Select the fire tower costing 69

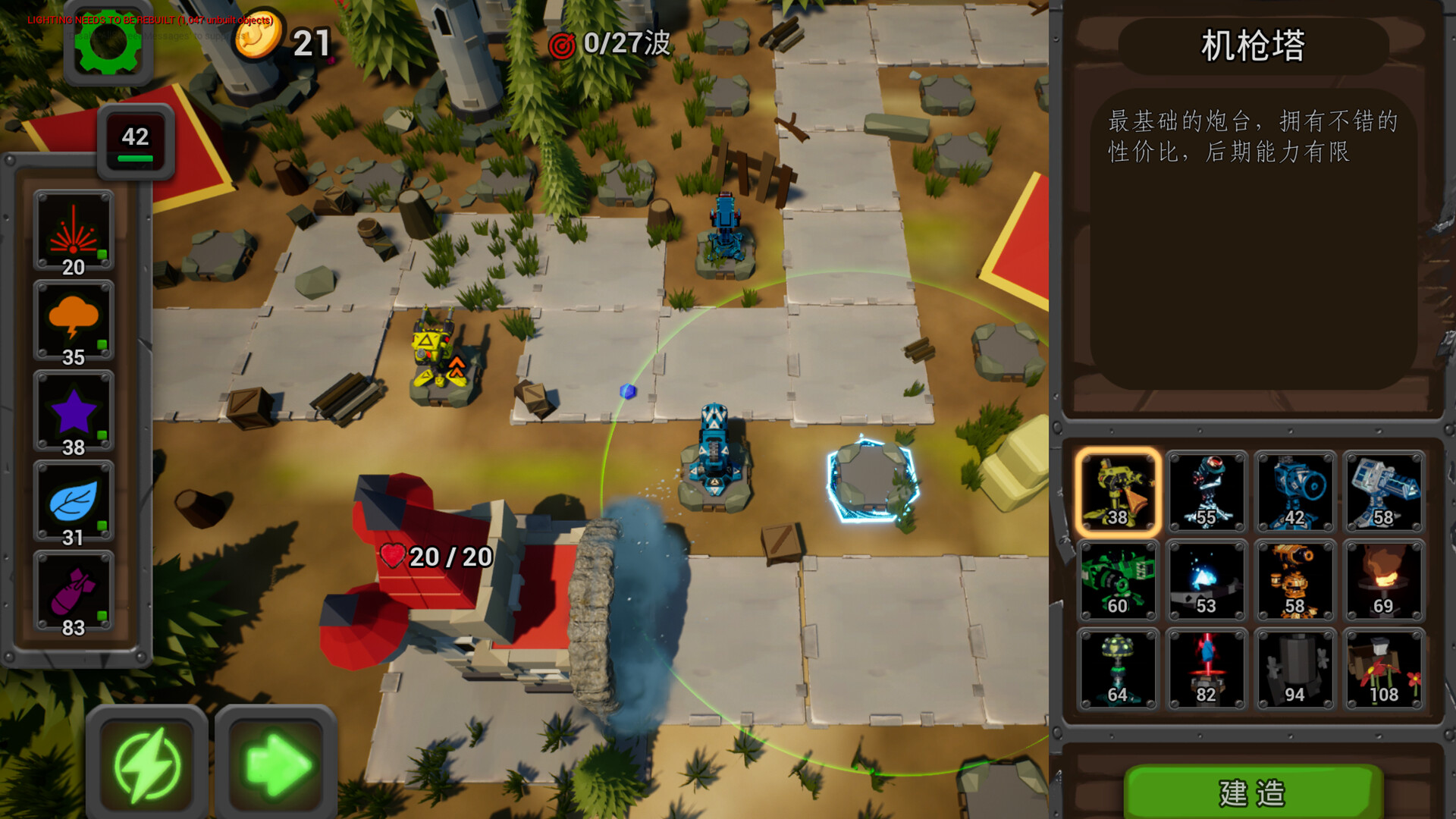pyautogui.click(x=1384, y=581)
